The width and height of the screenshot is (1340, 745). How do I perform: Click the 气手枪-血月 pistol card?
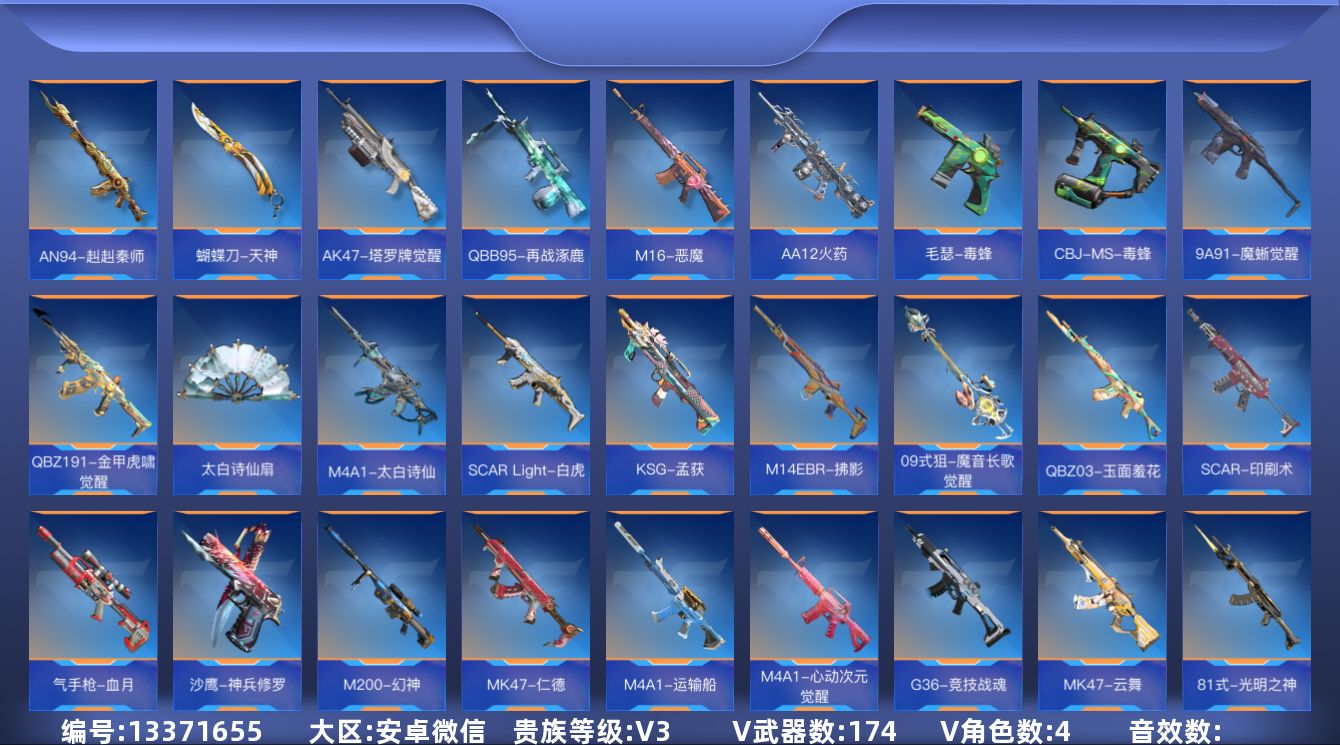coord(94,610)
